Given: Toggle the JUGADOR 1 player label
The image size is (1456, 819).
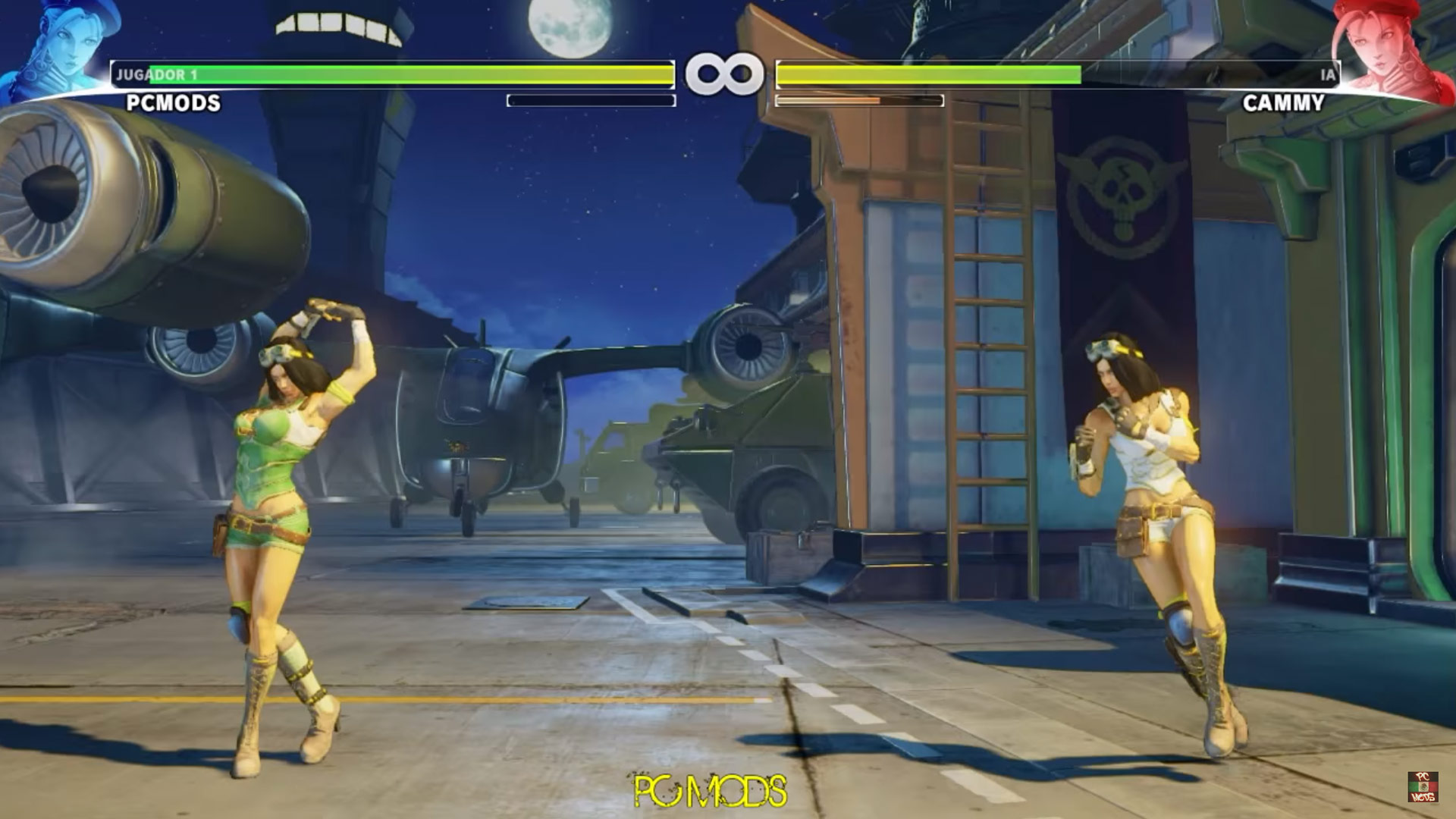Looking at the screenshot, I should (x=155, y=73).
